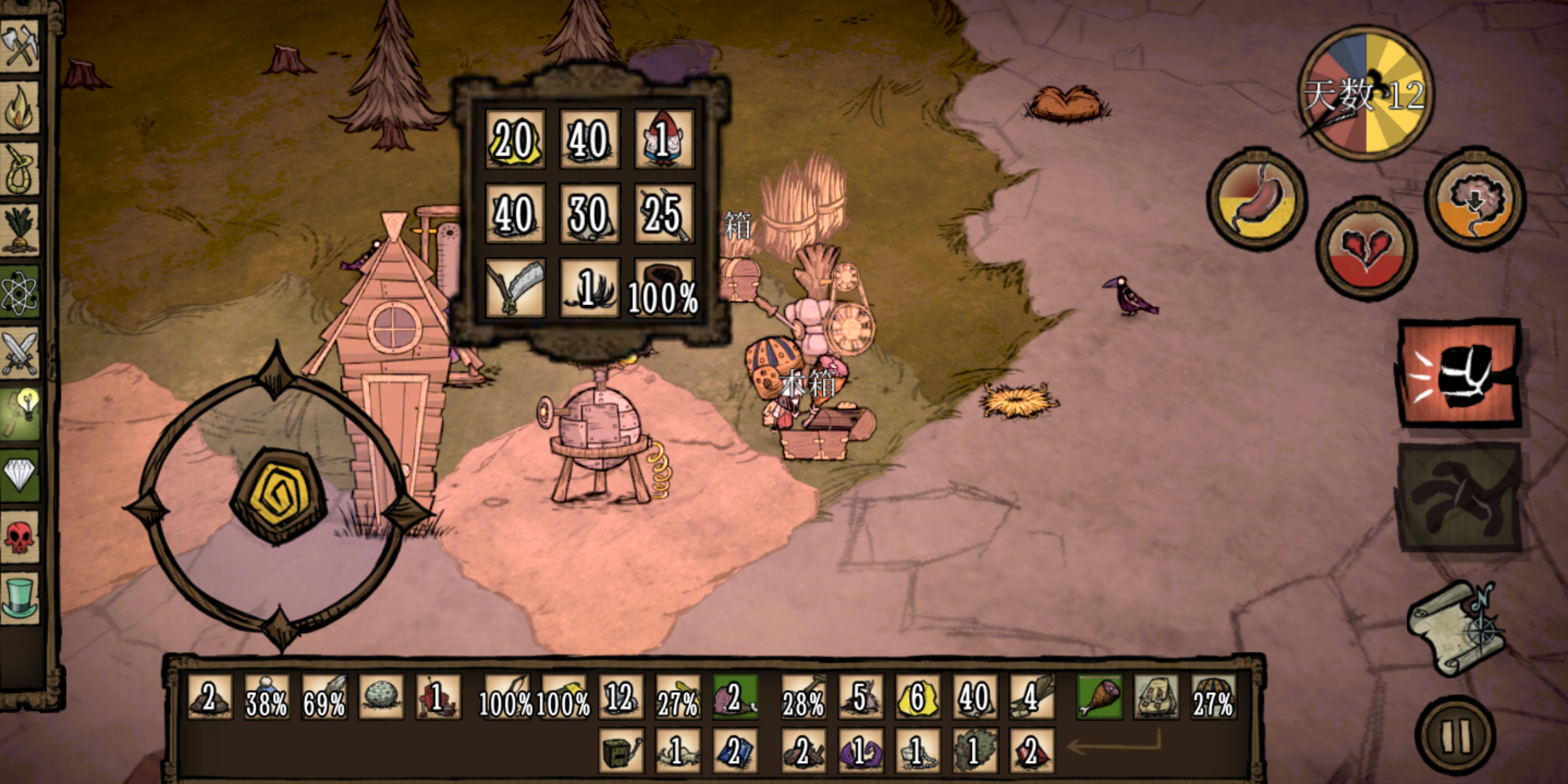Select the machete in the chest
1568x784 pixels.
515,288
